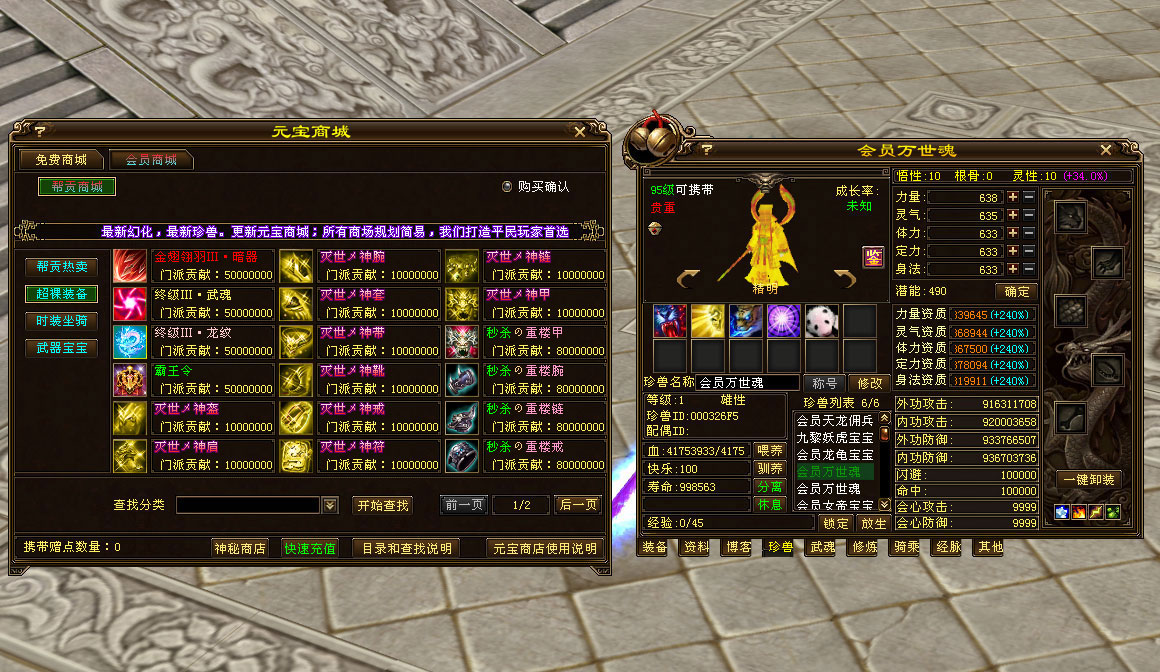The width and height of the screenshot is (1160, 672).
Task: Click the 开始查找 search button
Action: click(x=382, y=505)
